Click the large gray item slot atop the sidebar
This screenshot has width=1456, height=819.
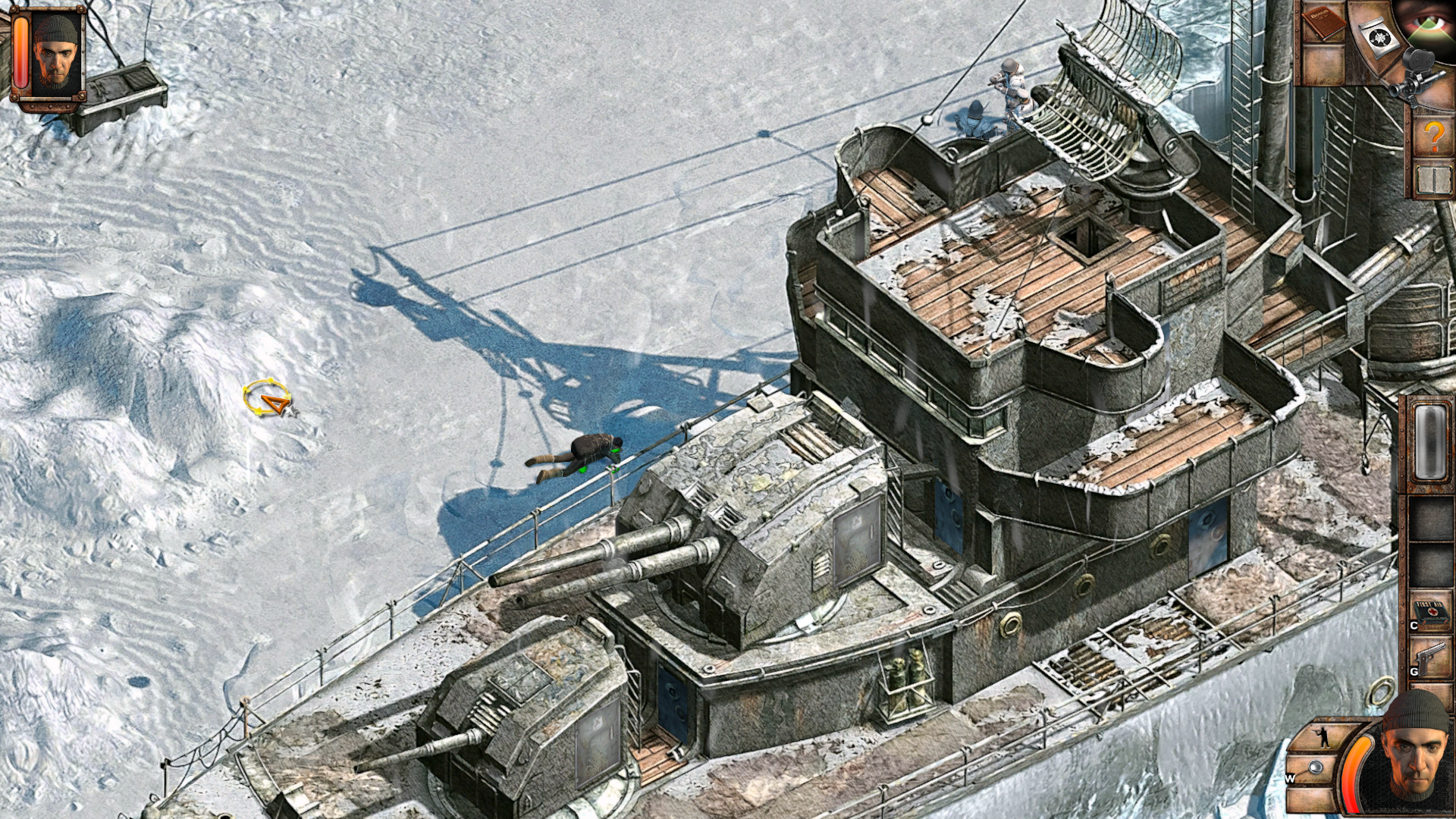1429,441
